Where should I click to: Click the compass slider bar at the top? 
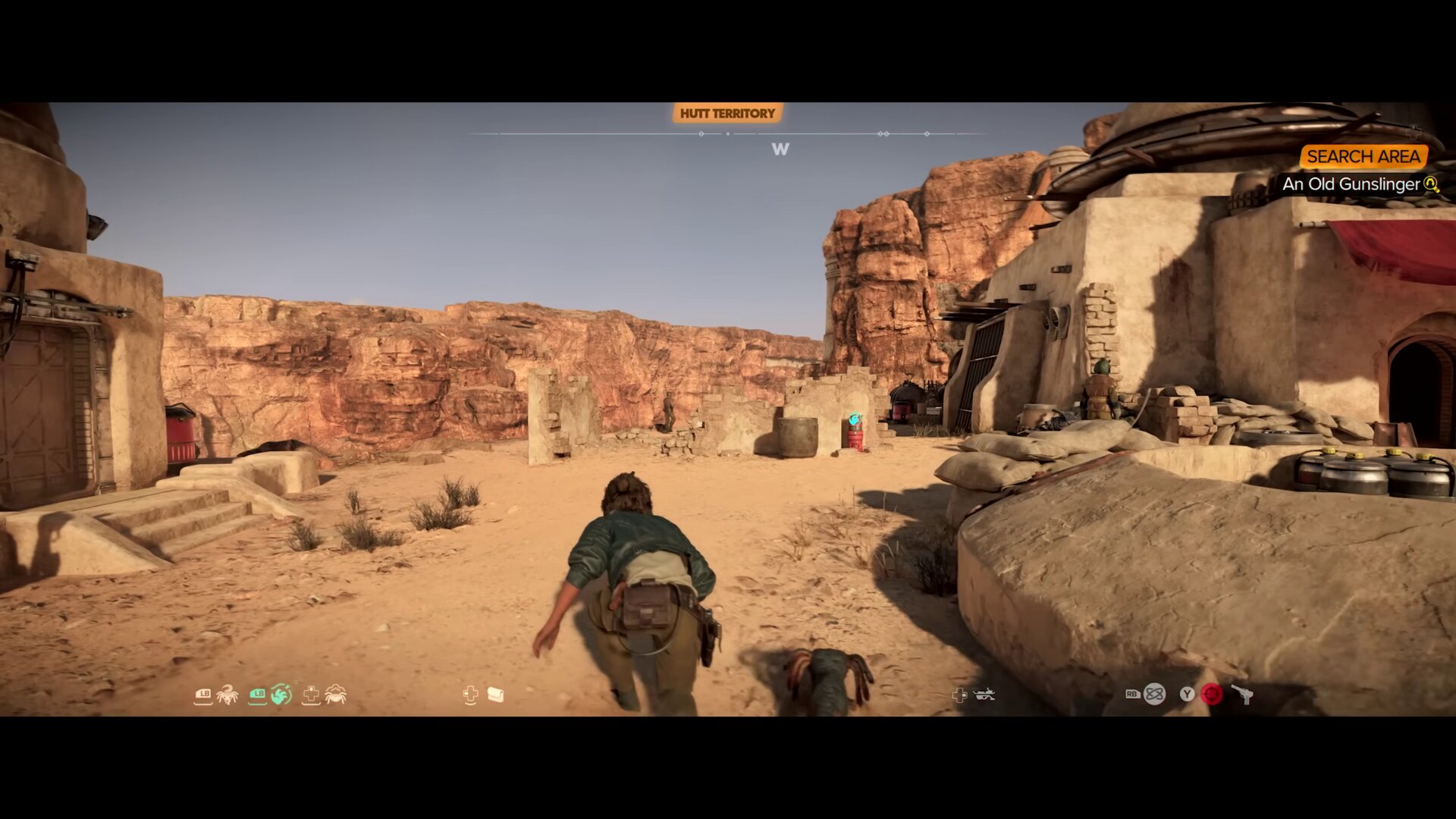[728, 133]
